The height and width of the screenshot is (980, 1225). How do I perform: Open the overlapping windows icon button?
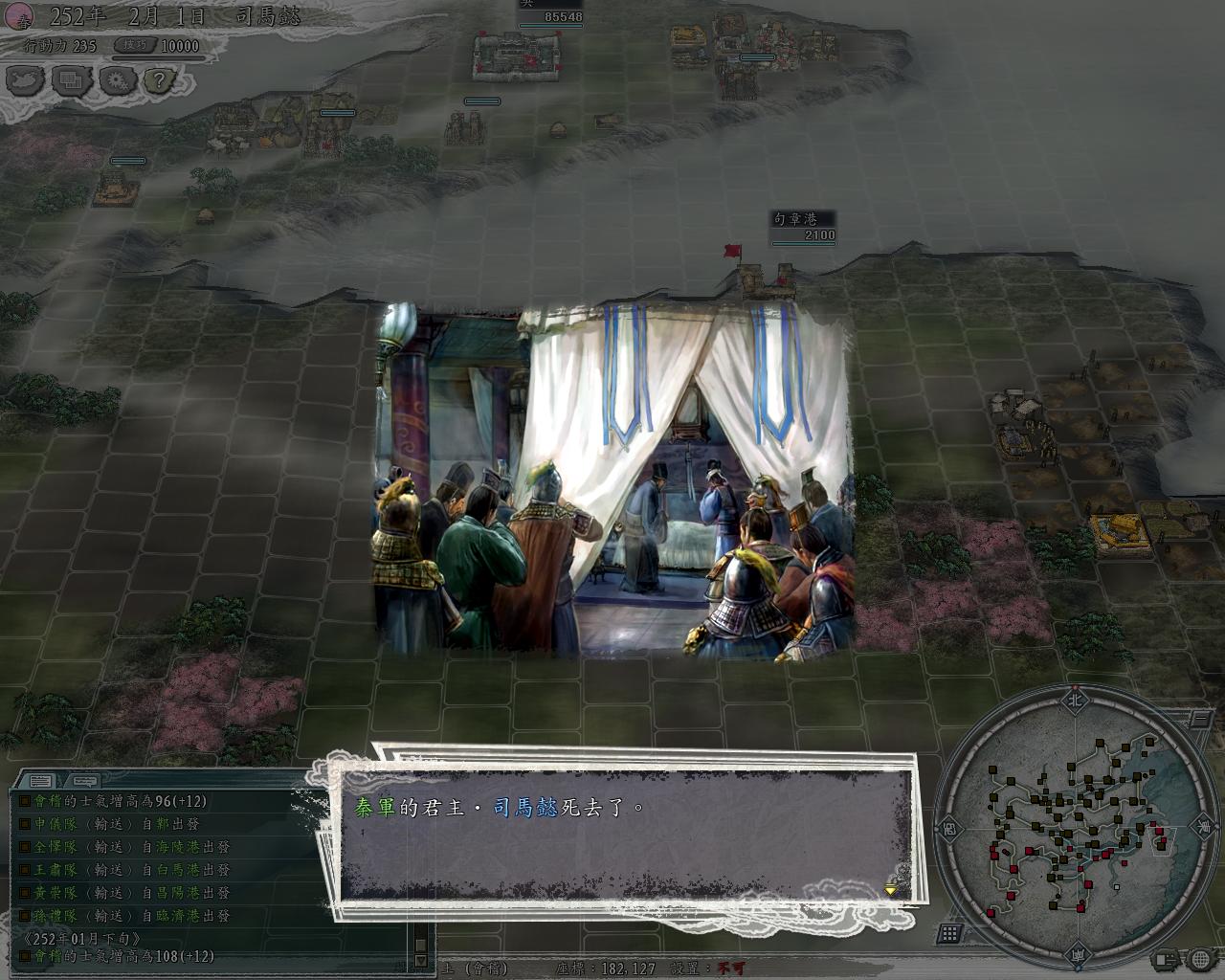click(x=72, y=79)
